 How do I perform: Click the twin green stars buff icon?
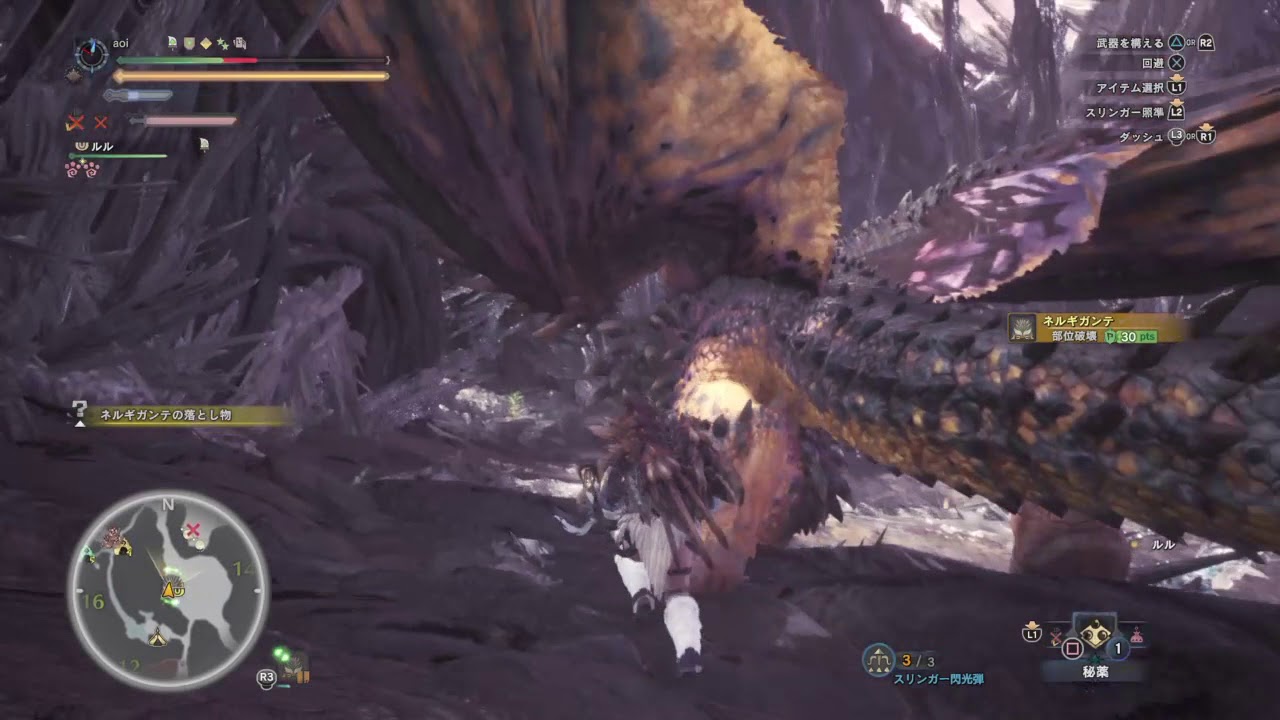[222, 43]
